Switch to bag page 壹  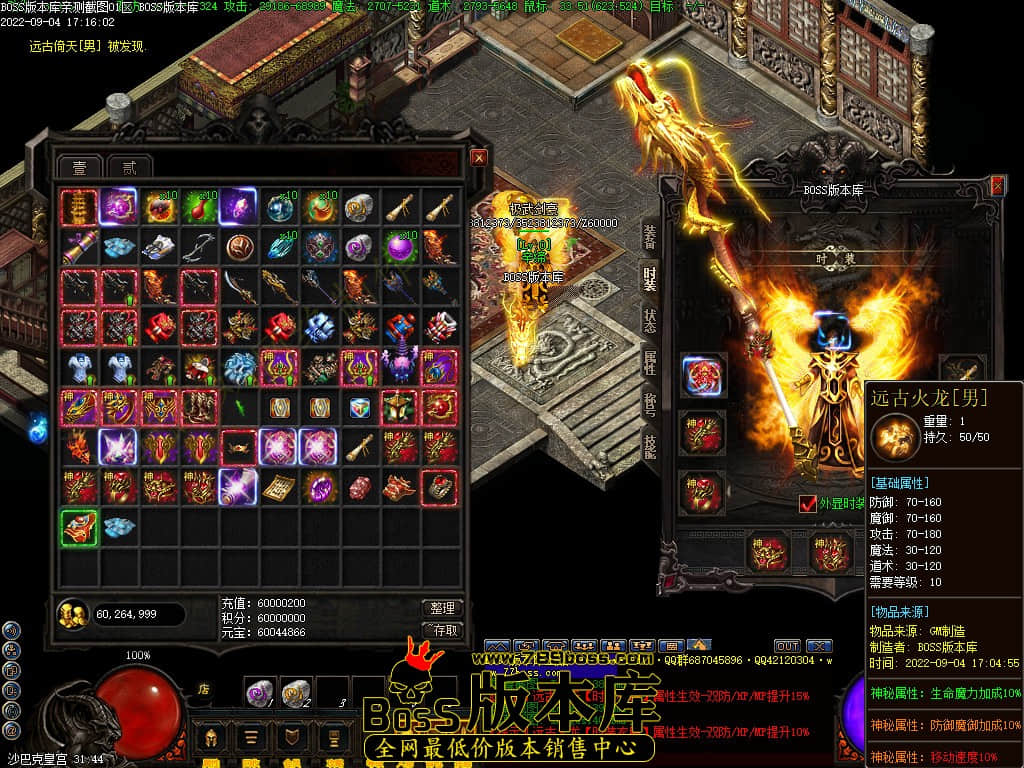[79, 167]
